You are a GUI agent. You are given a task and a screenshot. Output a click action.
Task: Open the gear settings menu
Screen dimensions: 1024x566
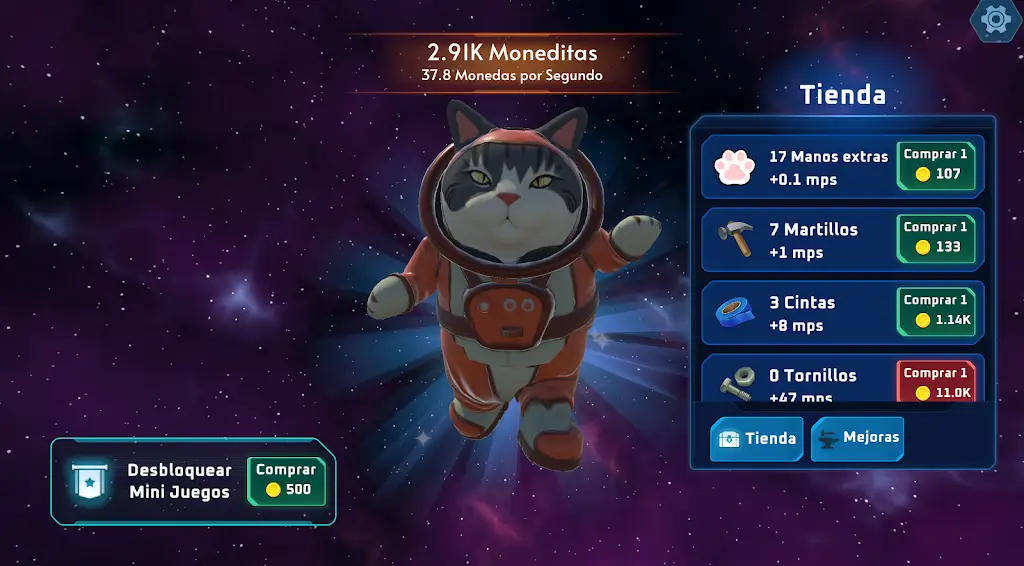coord(996,19)
